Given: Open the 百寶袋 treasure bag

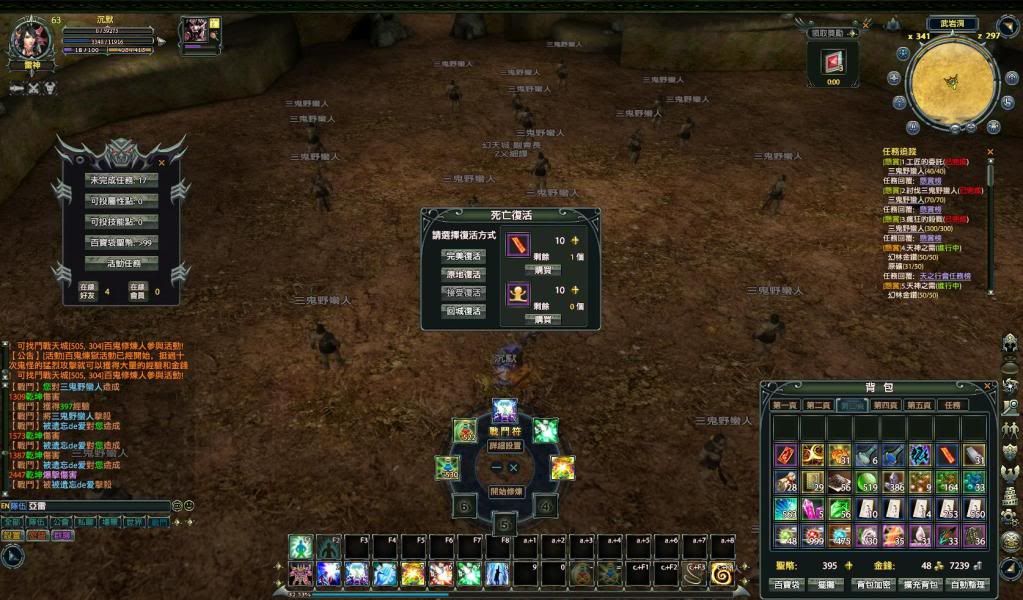Looking at the screenshot, I should point(784,584).
